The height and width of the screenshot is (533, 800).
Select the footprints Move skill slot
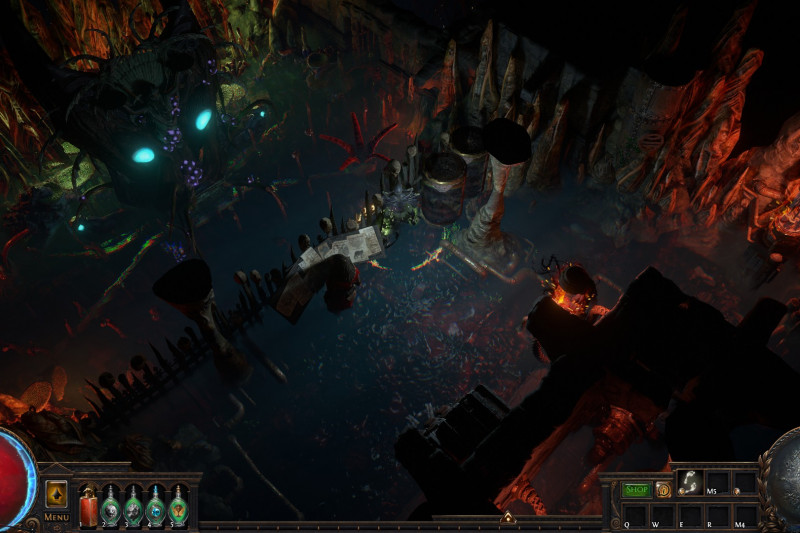tap(688, 484)
